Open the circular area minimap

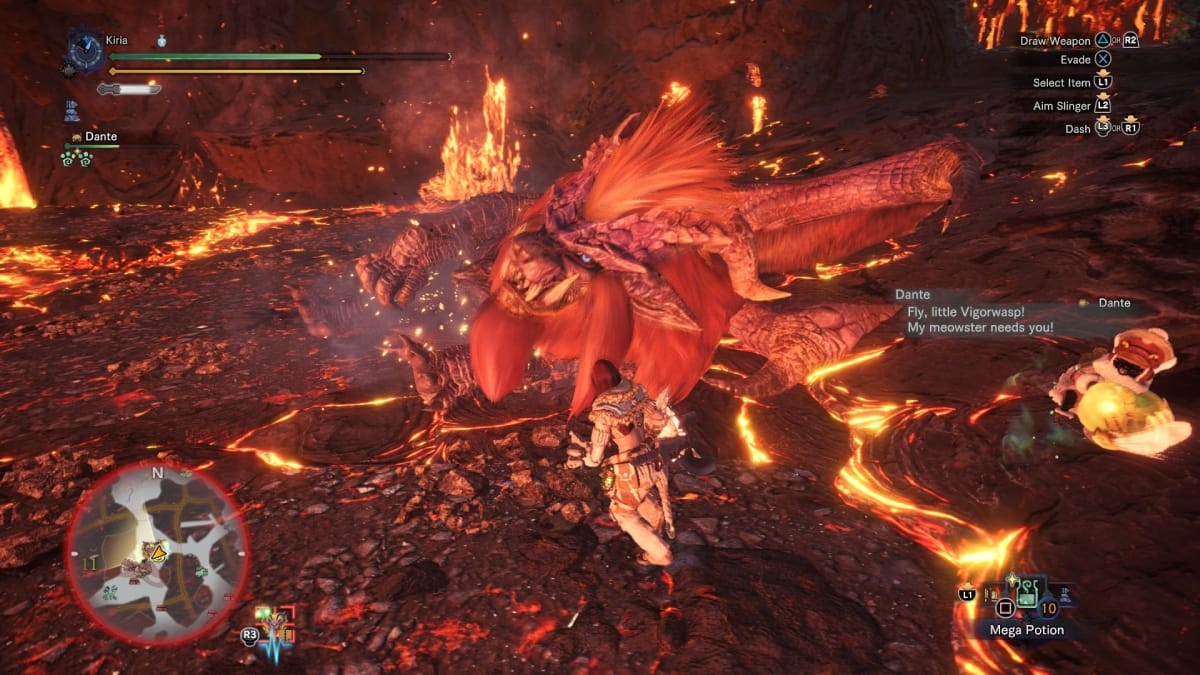(156, 553)
